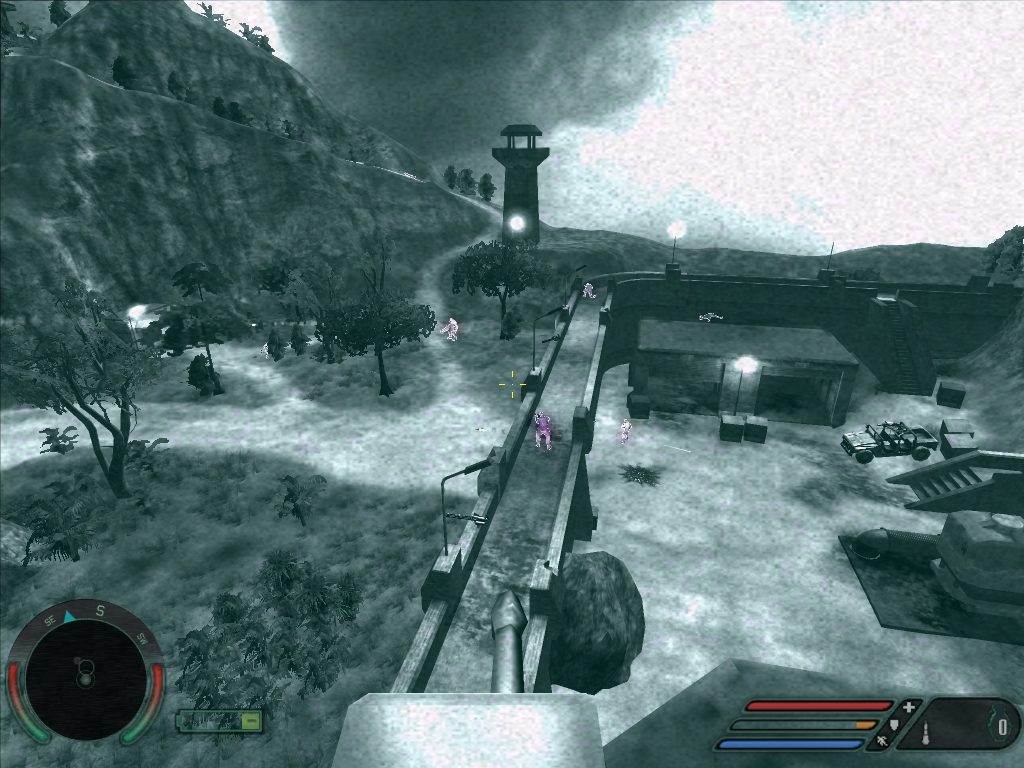This screenshot has width=1024, height=768.
Task: Click the armor shield icon
Action: (895, 724)
